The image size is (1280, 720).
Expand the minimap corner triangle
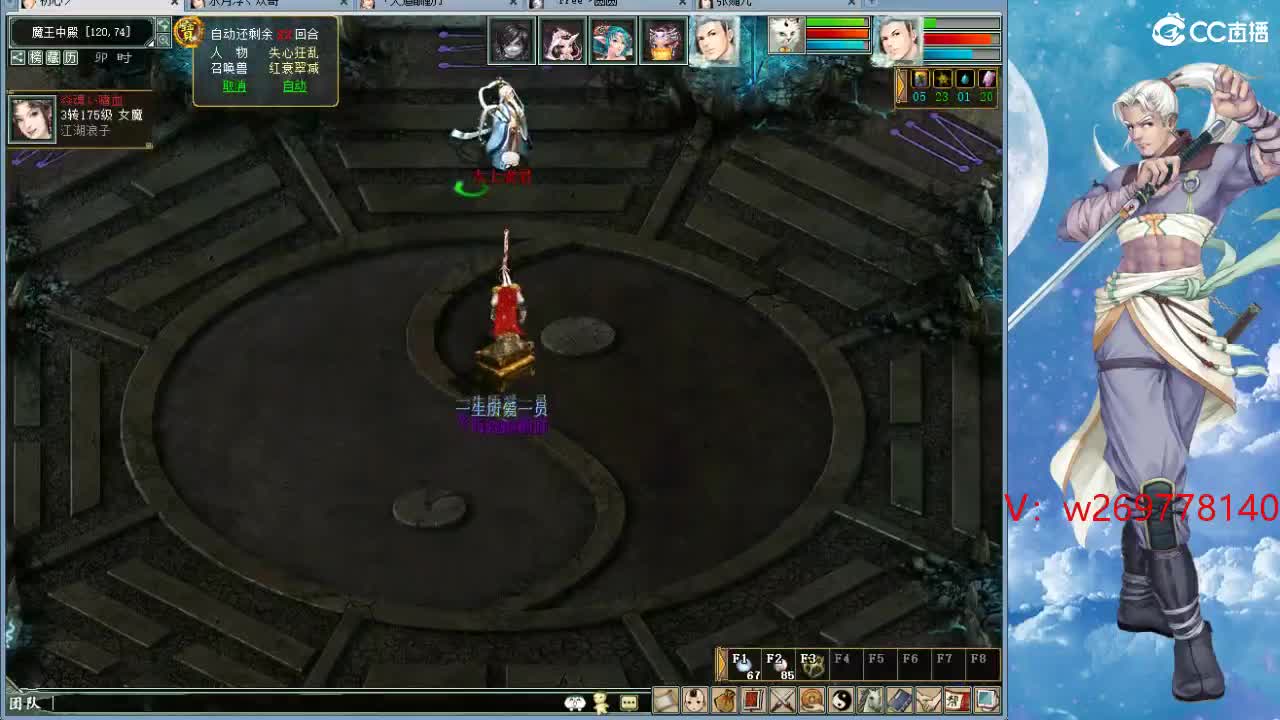tap(149, 43)
